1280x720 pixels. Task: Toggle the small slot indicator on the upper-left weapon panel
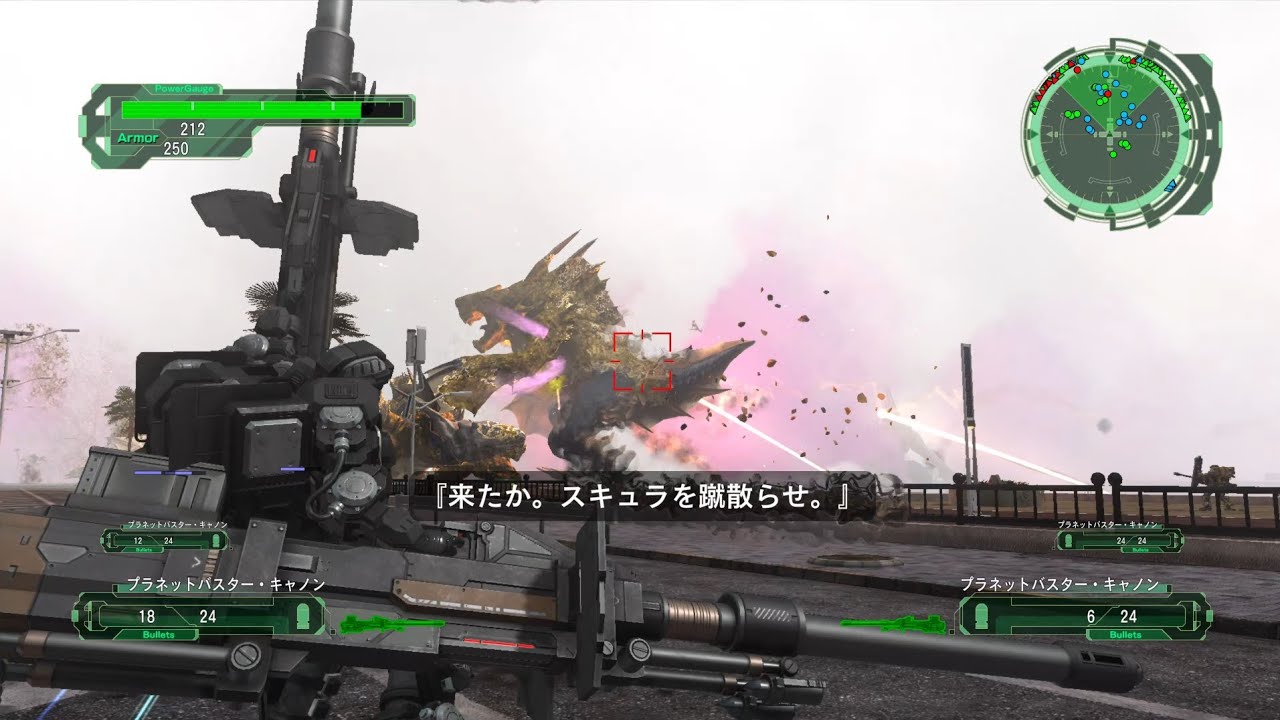102,541
